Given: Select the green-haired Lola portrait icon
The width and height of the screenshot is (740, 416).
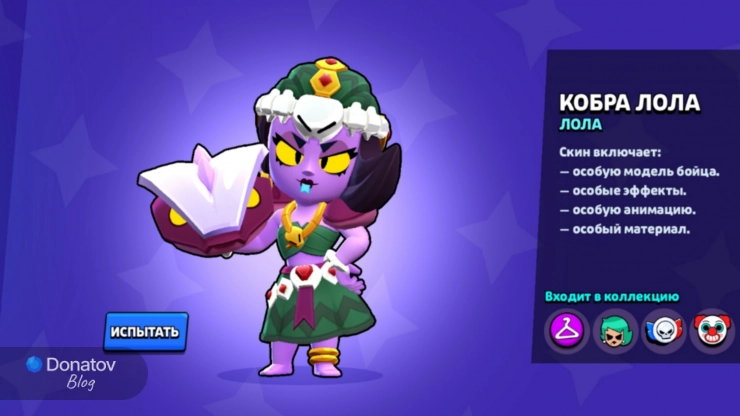Looking at the screenshot, I should click(x=614, y=329).
